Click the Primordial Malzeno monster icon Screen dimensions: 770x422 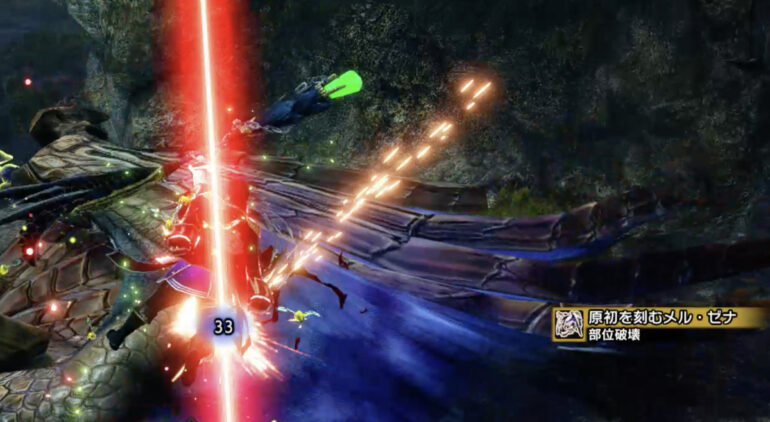tap(569, 324)
